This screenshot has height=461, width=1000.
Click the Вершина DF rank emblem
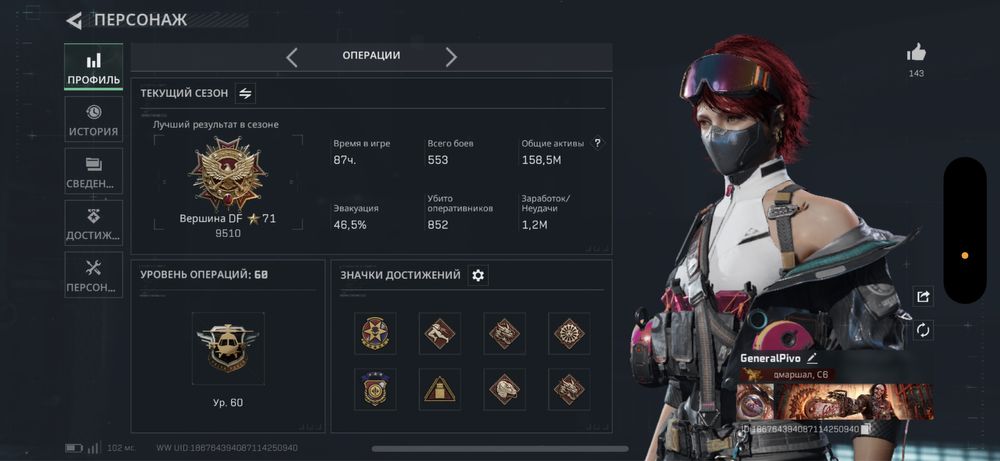(x=226, y=173)
